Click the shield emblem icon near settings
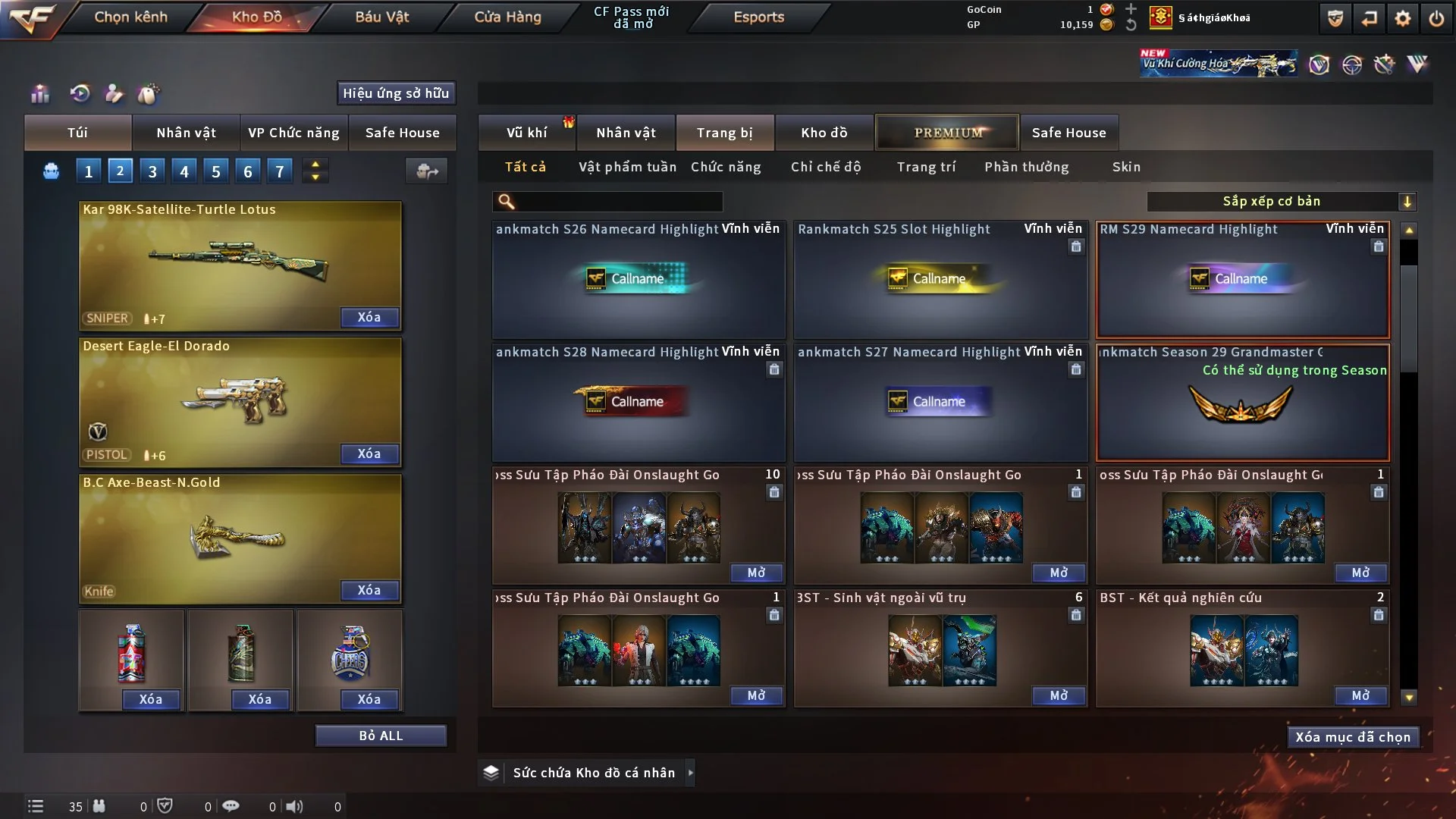Screen dimensions: 1456x819 [x=1335, y=17]
